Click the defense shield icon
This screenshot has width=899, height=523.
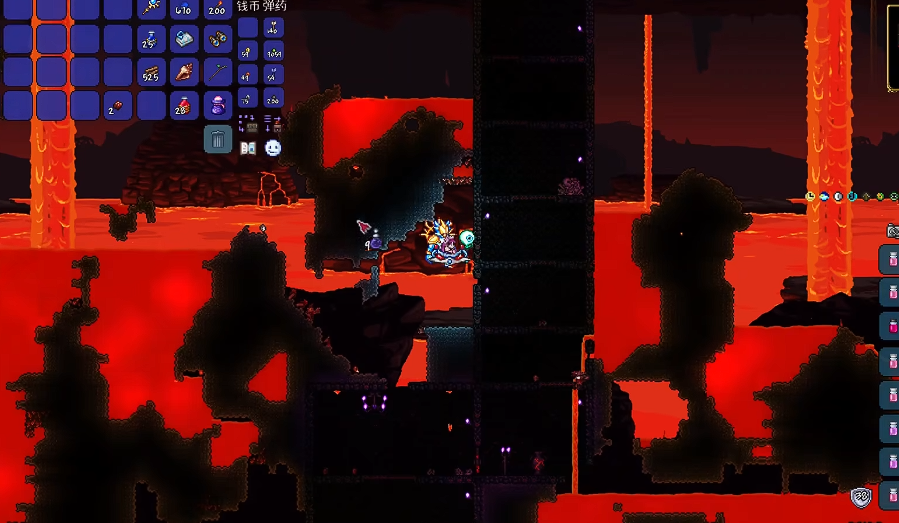[861, 497]
